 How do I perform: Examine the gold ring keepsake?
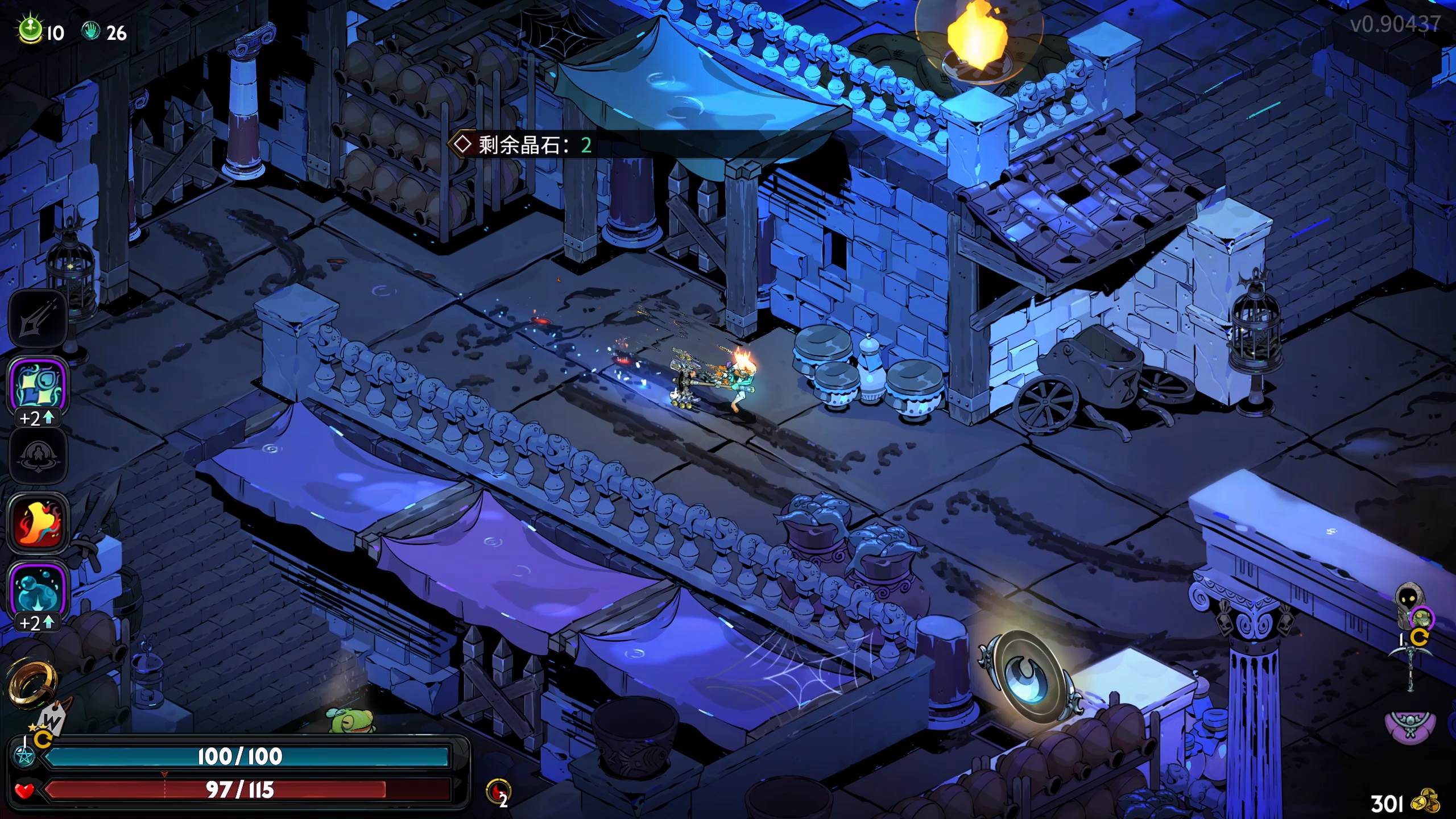click(33, 682)
